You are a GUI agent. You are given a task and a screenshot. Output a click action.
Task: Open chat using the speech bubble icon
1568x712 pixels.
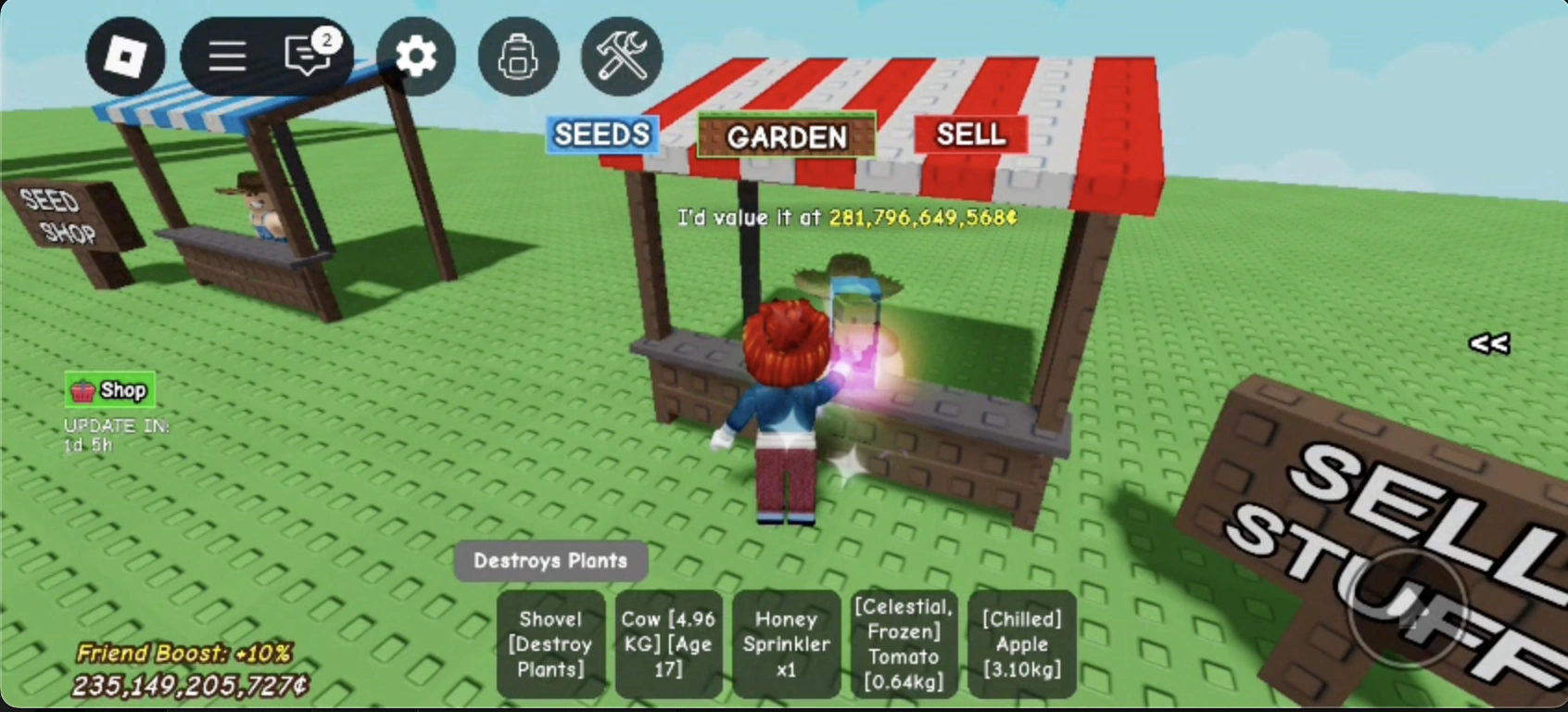click(x=307, y=57)
